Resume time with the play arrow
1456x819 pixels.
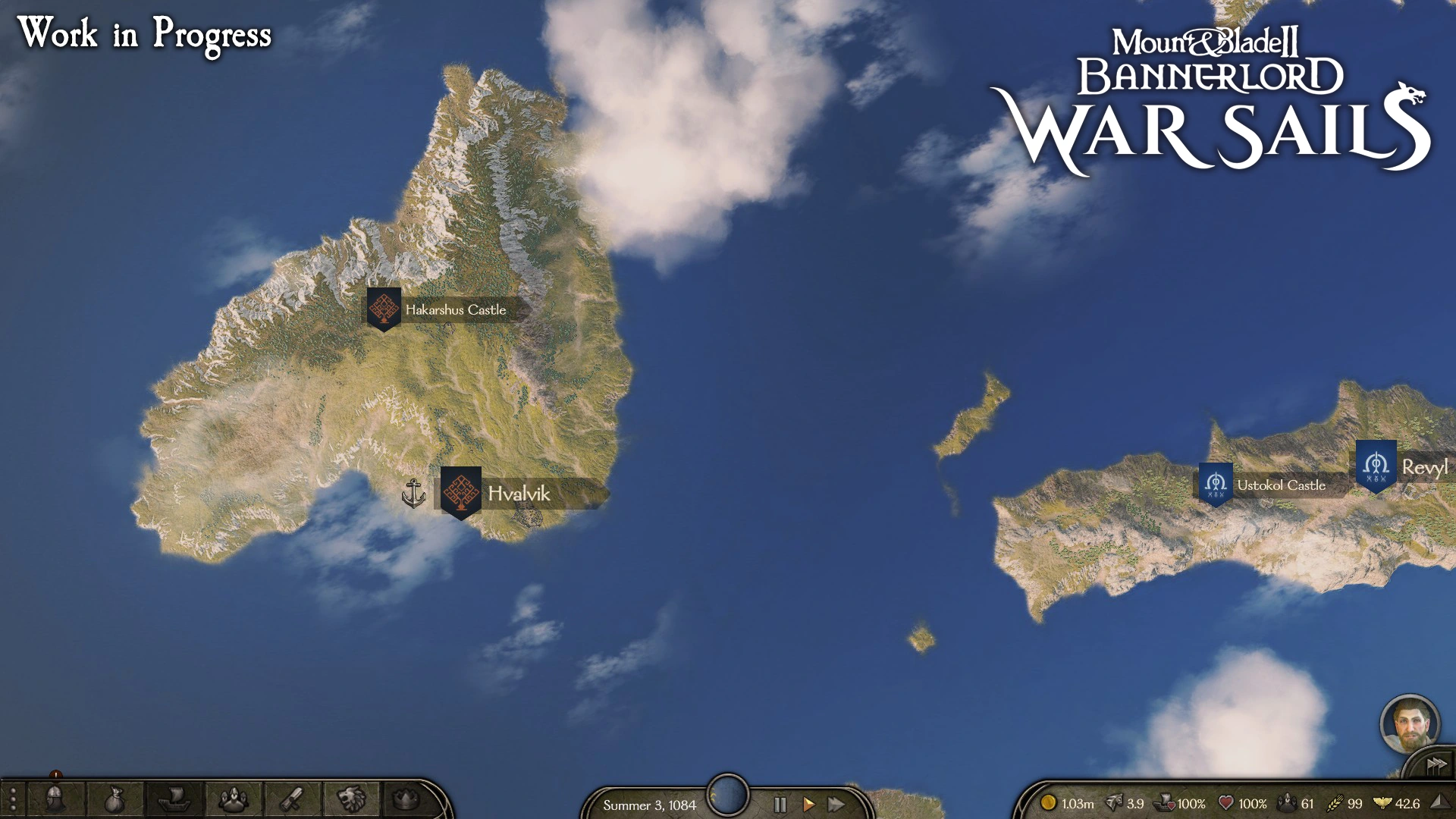pyautogui.click(x=808, y=805)
